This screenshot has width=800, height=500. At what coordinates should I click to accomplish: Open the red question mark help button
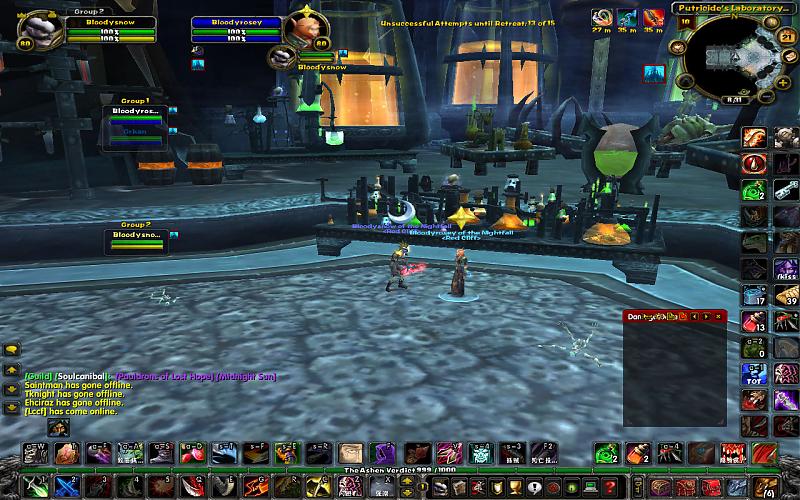[x=609, y=487]
